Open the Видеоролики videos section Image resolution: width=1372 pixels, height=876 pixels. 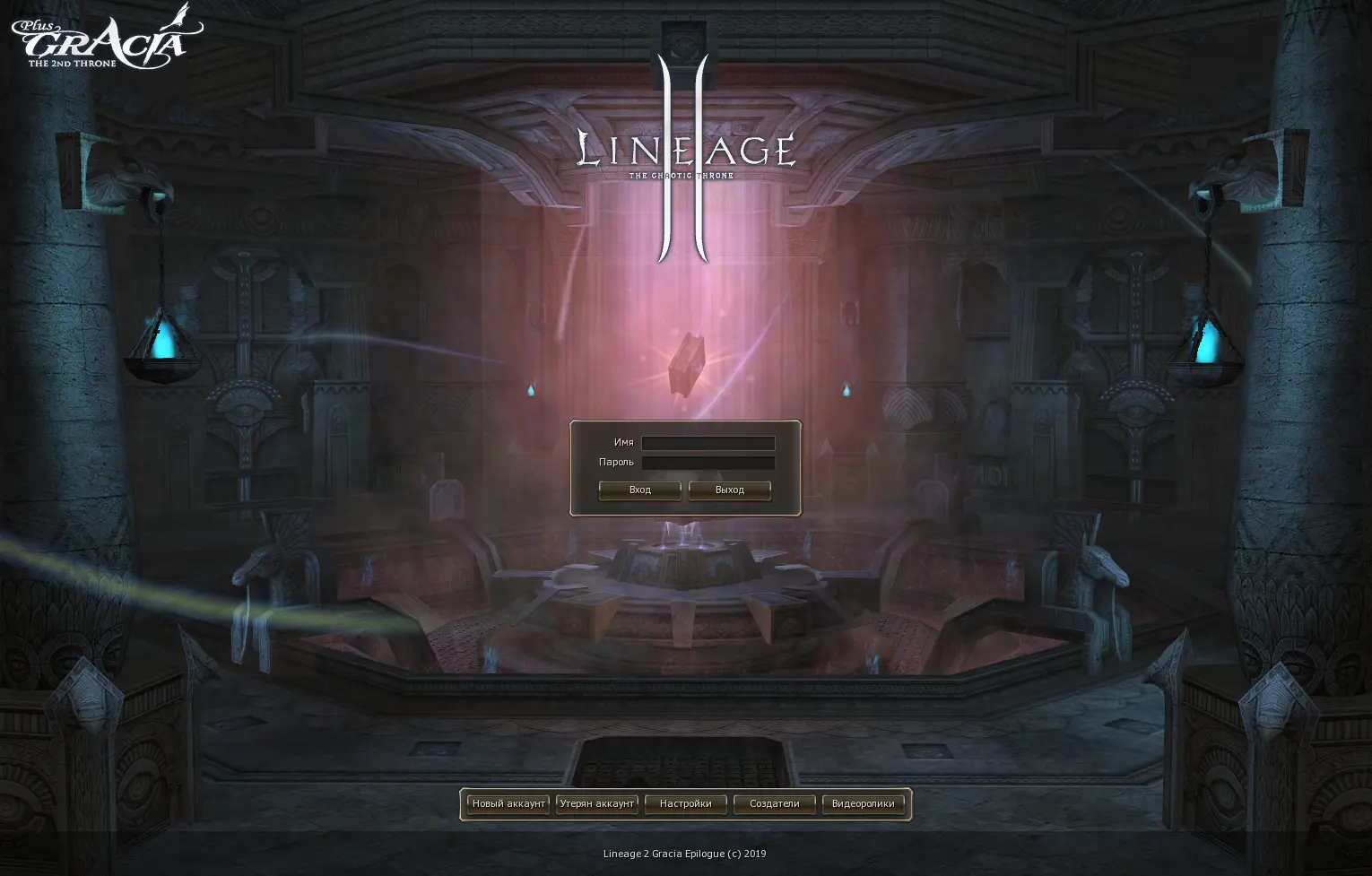pos(863,804)
